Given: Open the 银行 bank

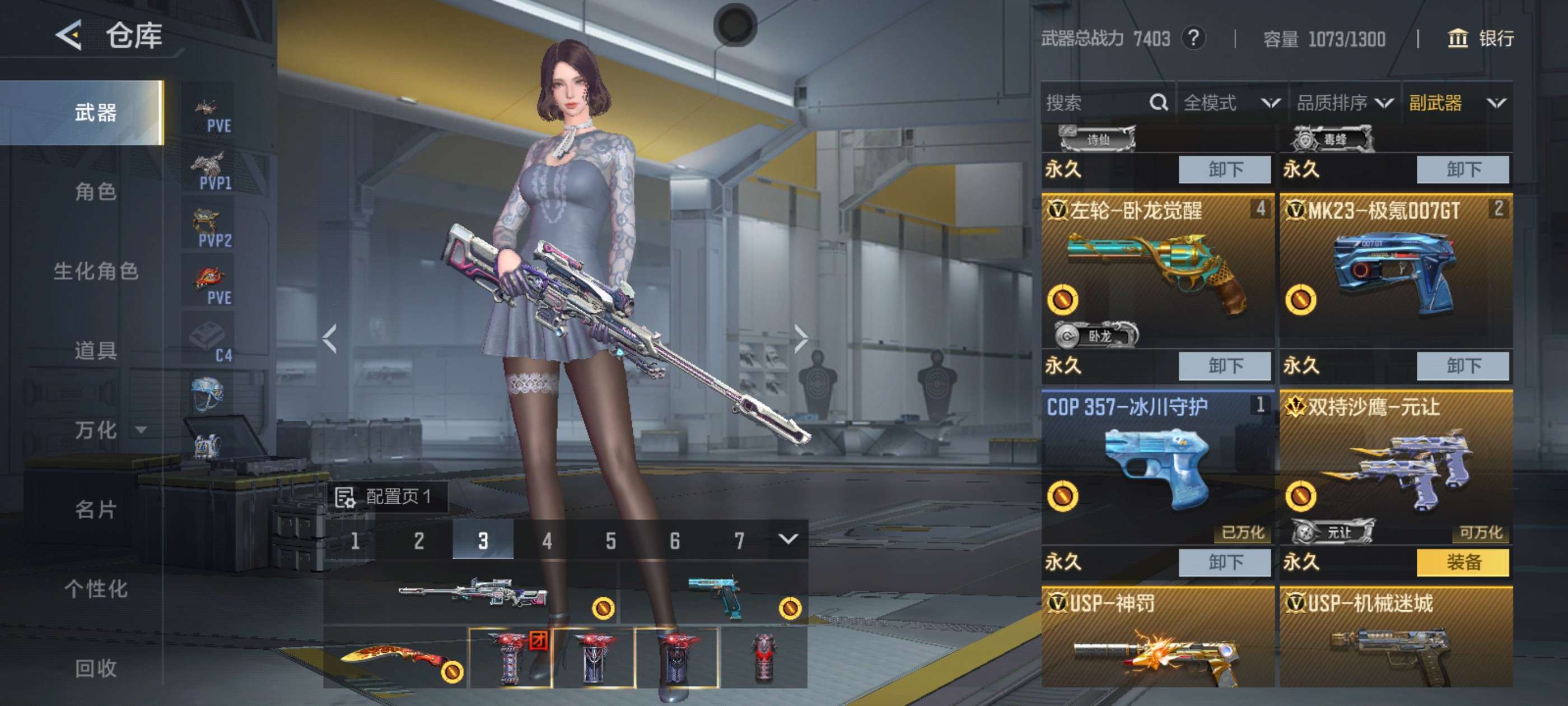Looking at the screenshot, I should point(1480,39).
